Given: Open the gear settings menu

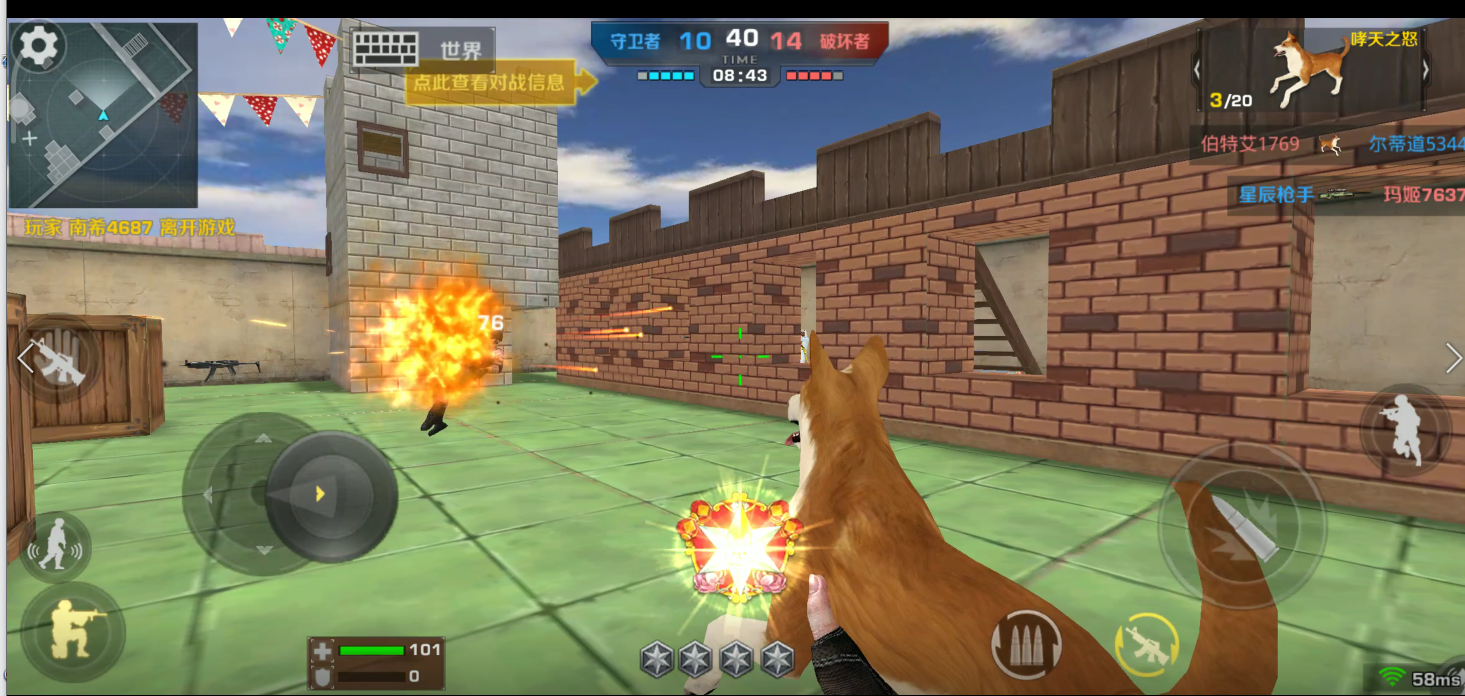Looking at the screenshot, I should tap(40, 45).
